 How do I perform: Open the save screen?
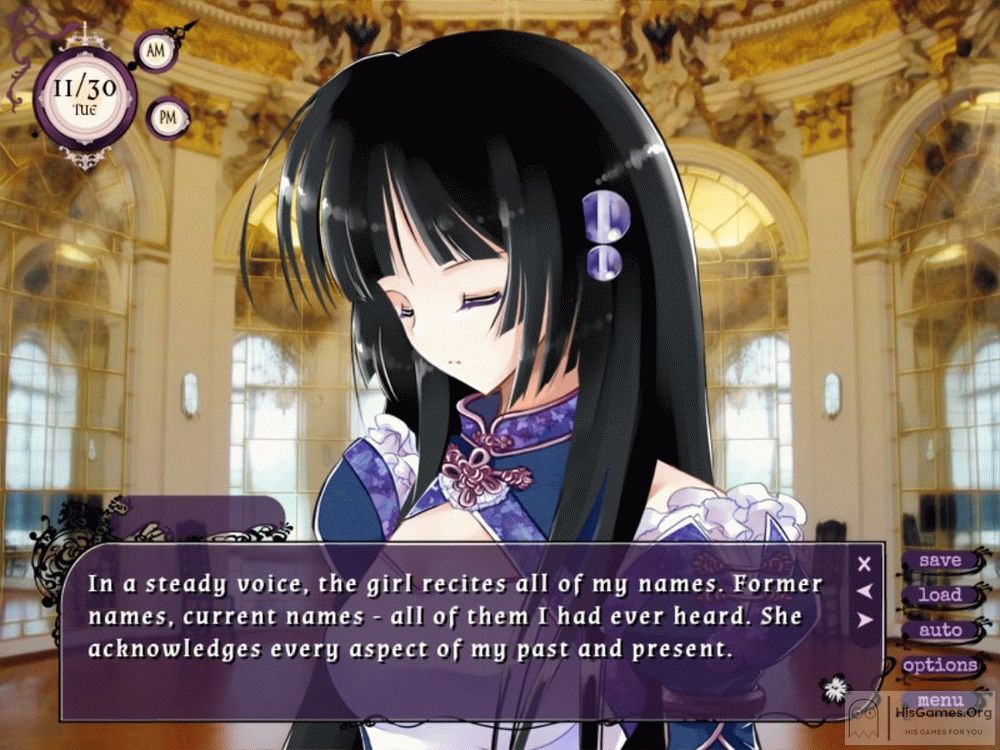pyautogui.click(x=939, y=561)
